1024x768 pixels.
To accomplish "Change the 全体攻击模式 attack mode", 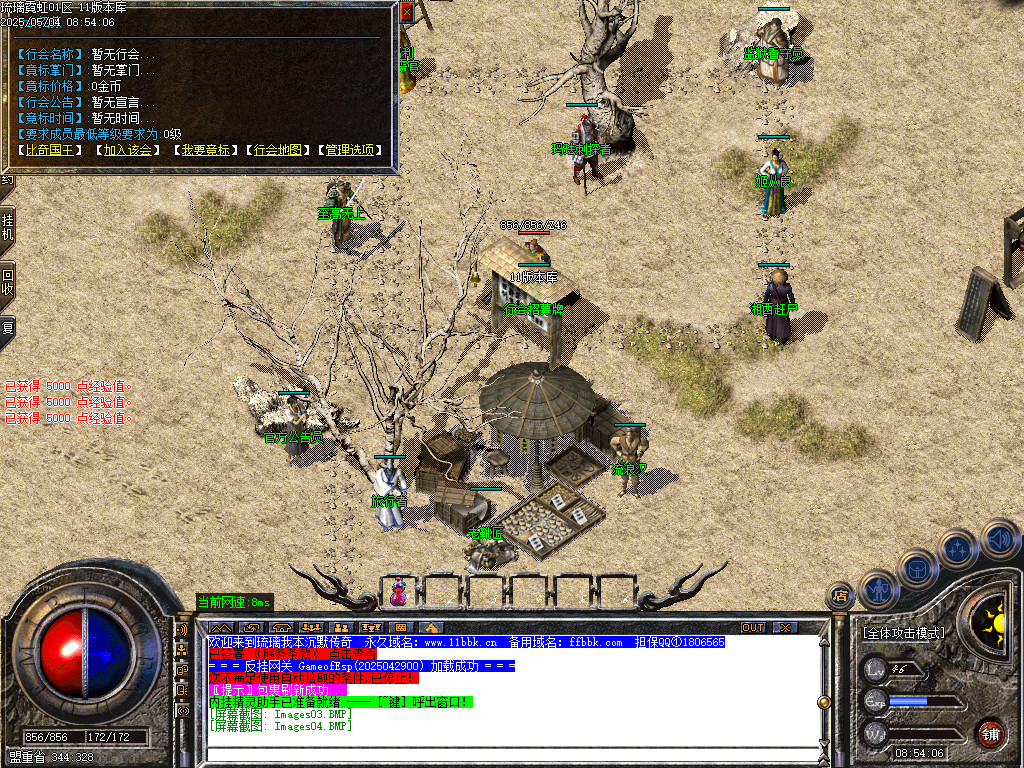I will (904, 633).
